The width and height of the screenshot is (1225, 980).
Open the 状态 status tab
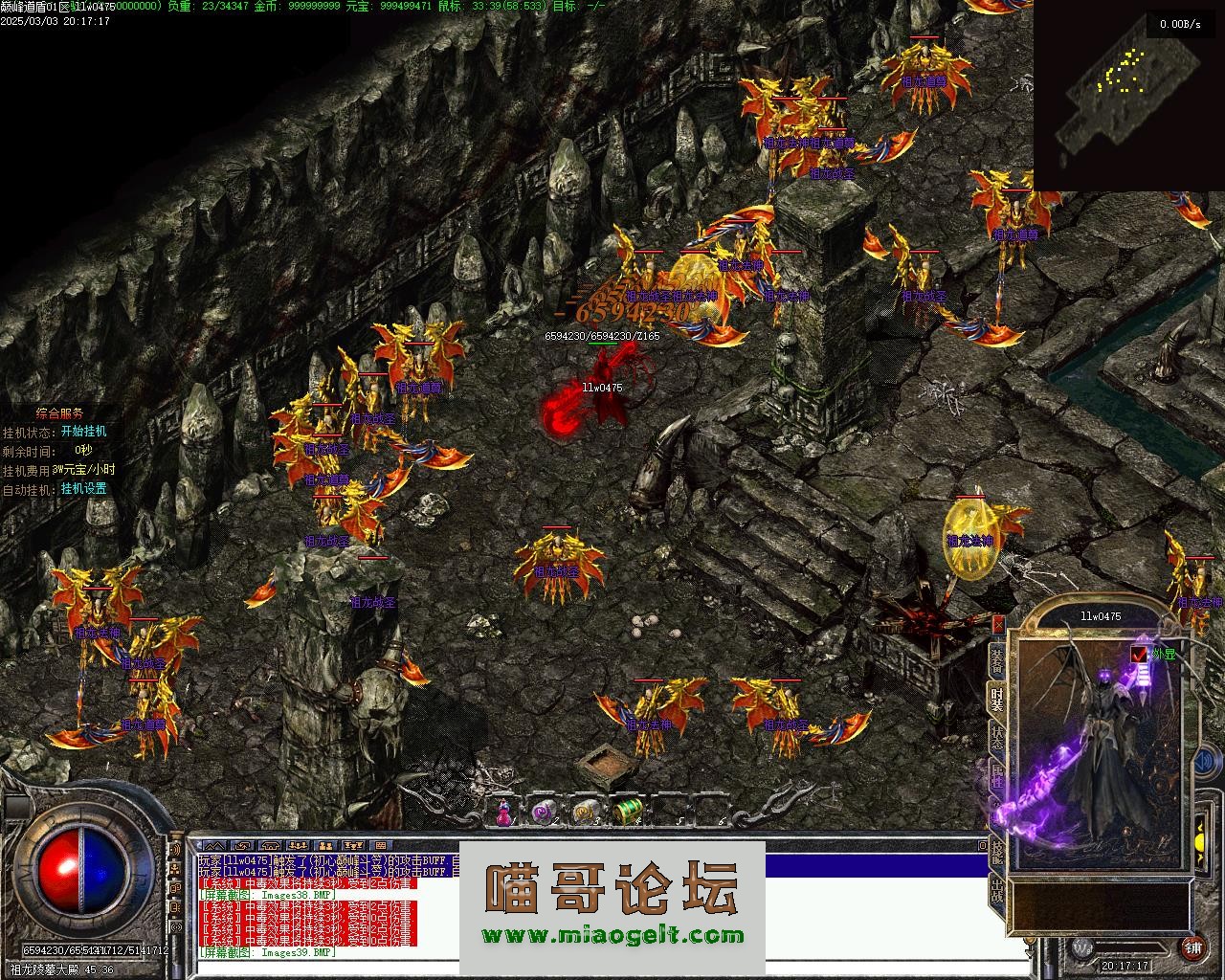click(997, 738)
